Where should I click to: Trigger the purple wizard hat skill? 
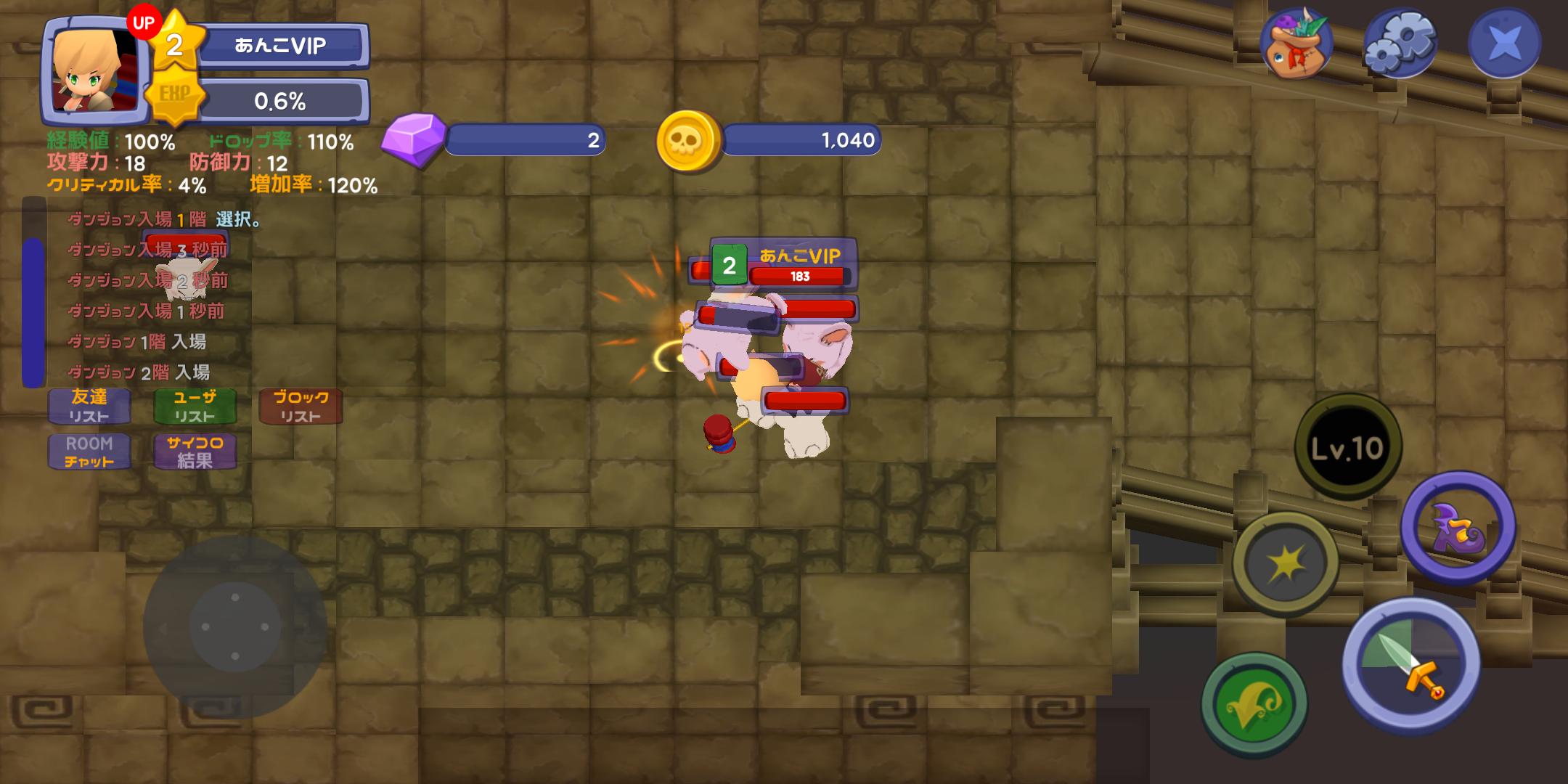[x=1458, y=528]
